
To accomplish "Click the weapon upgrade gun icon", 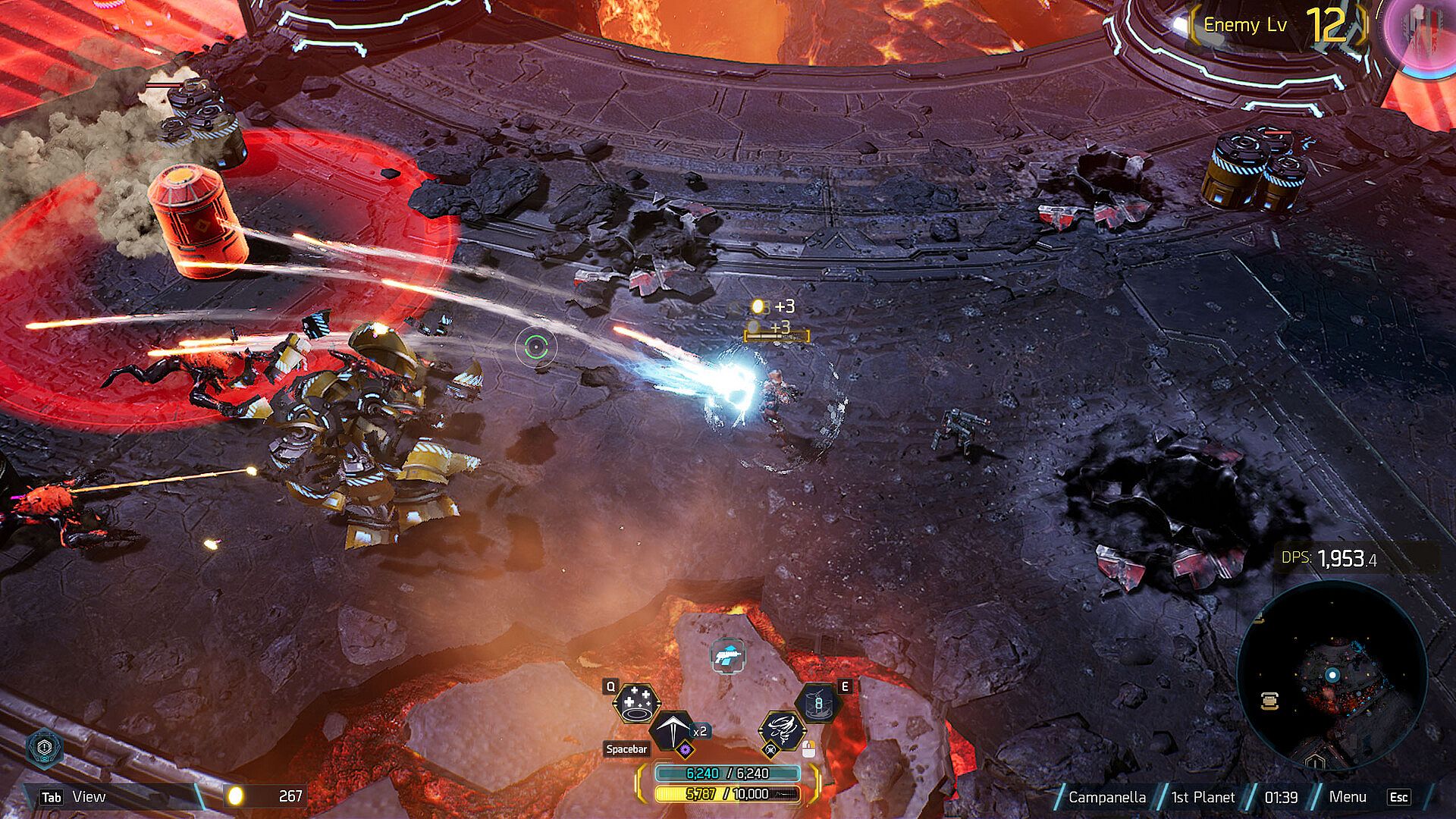I will (728, 655).
